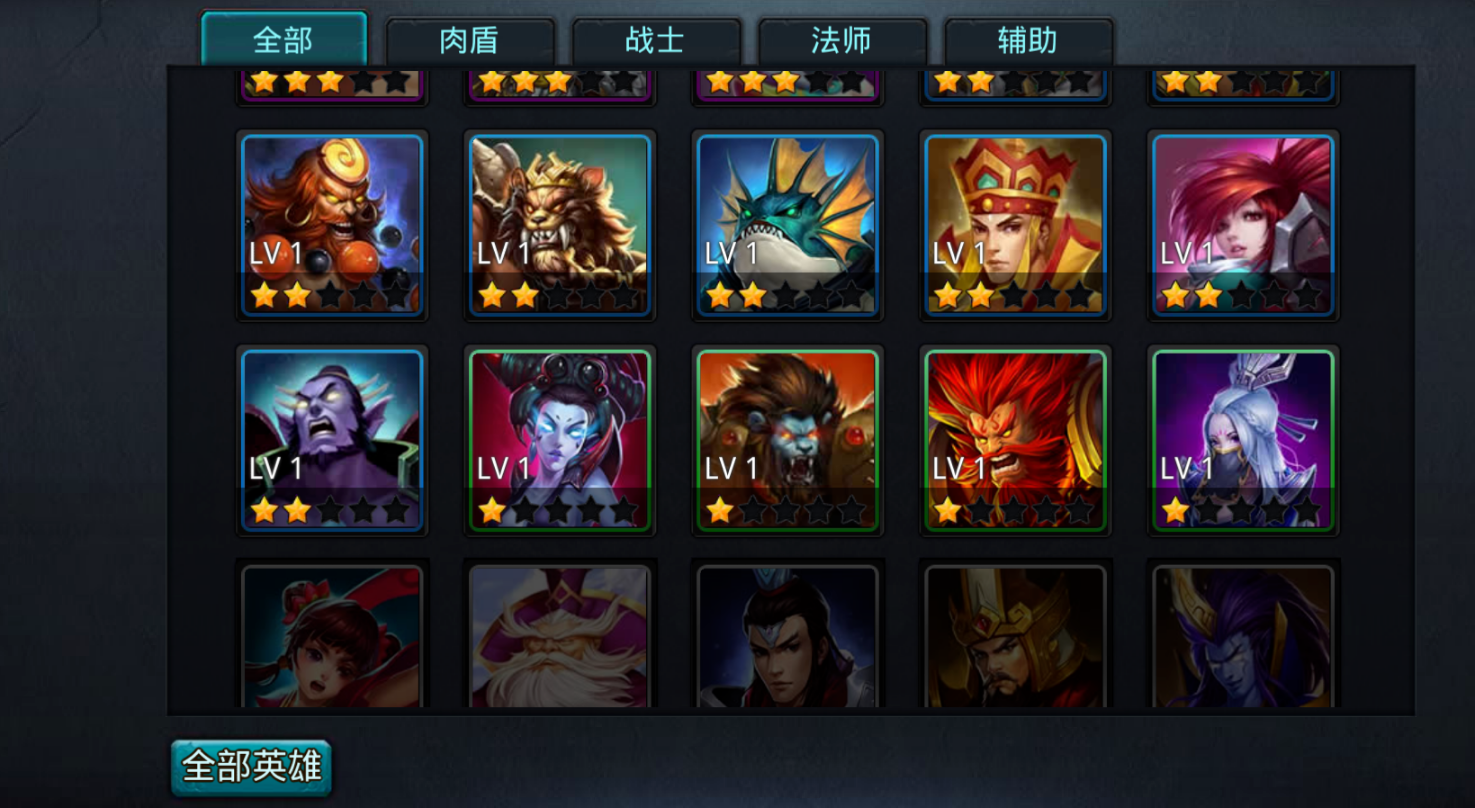Viewport: 1475px width, 808px height.
Task: Select the white-haired masked woman hero
Action: click(x=1243, y=440)
